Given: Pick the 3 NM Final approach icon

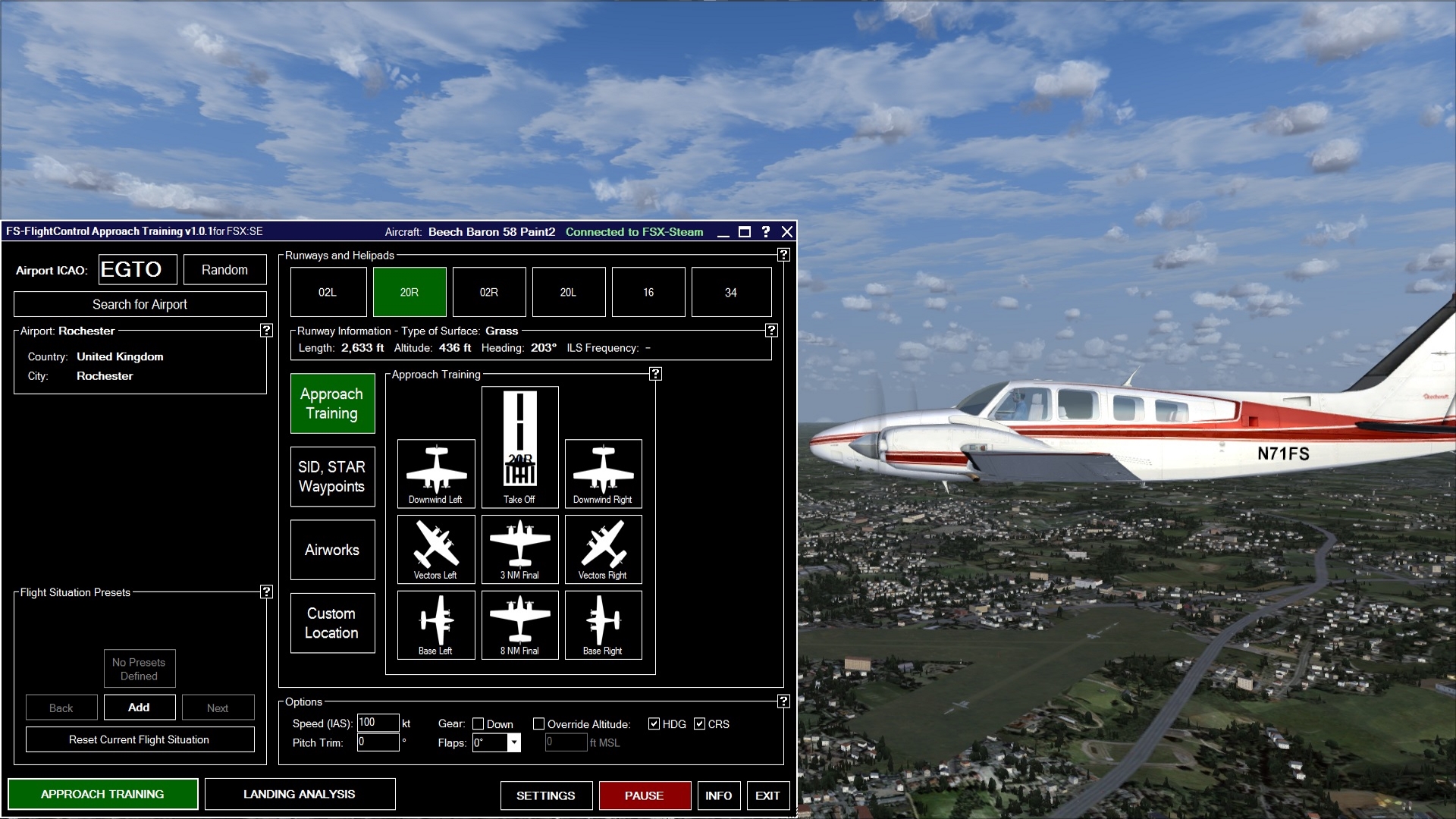Looking at the screenshot, I should 519,546.
